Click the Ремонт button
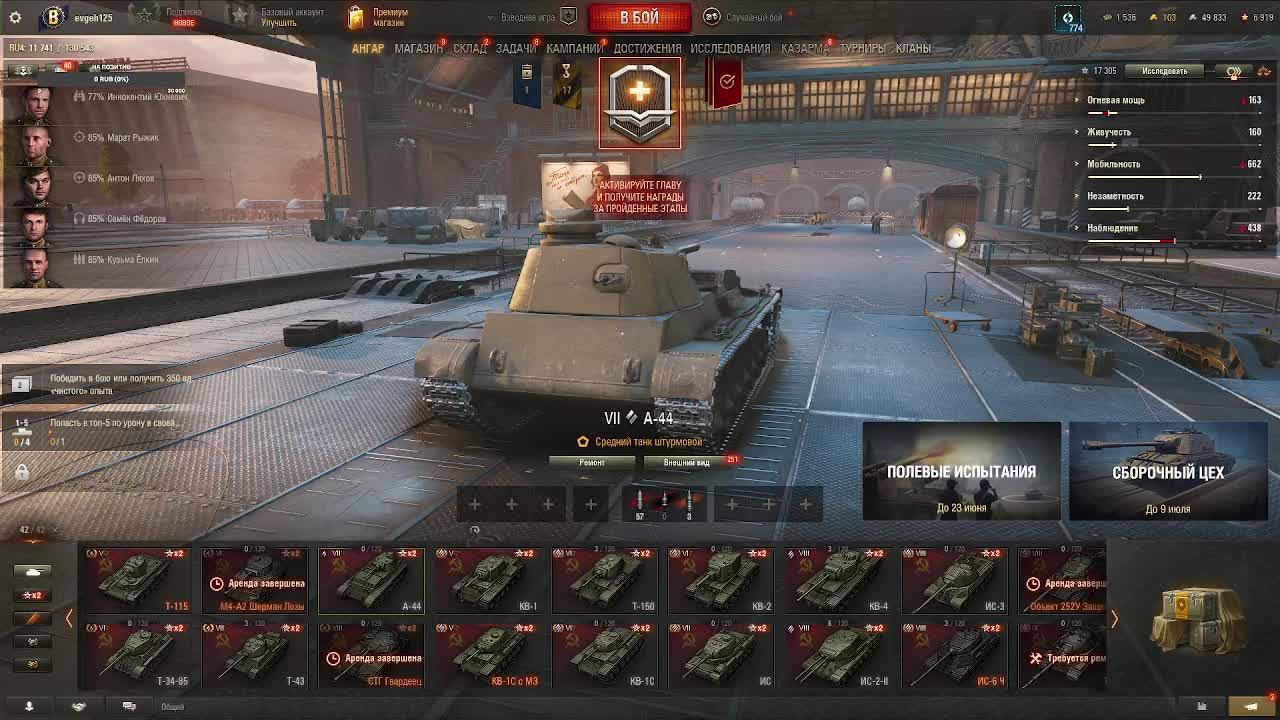The height and width of the screenshot is (720, 1280). point(592,462)
